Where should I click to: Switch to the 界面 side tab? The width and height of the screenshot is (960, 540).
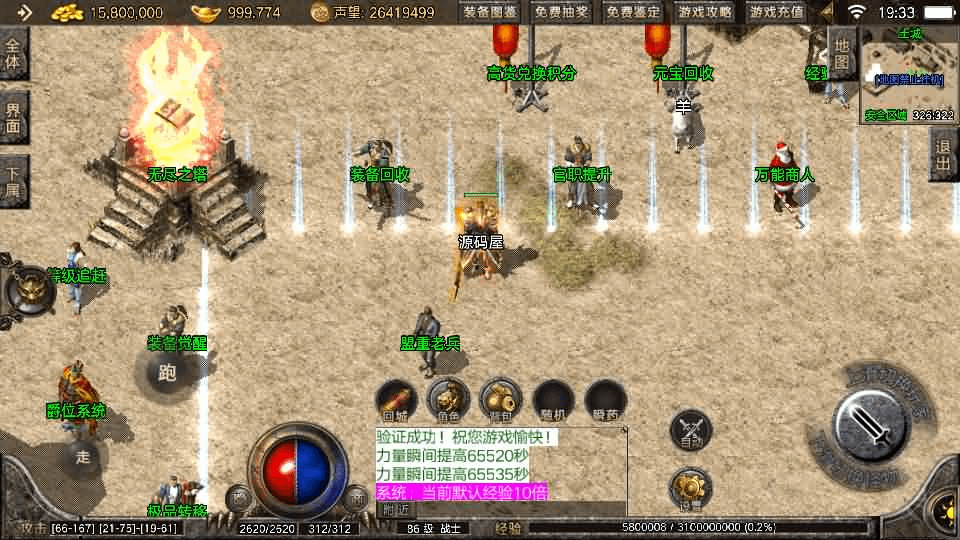[13, 117]
